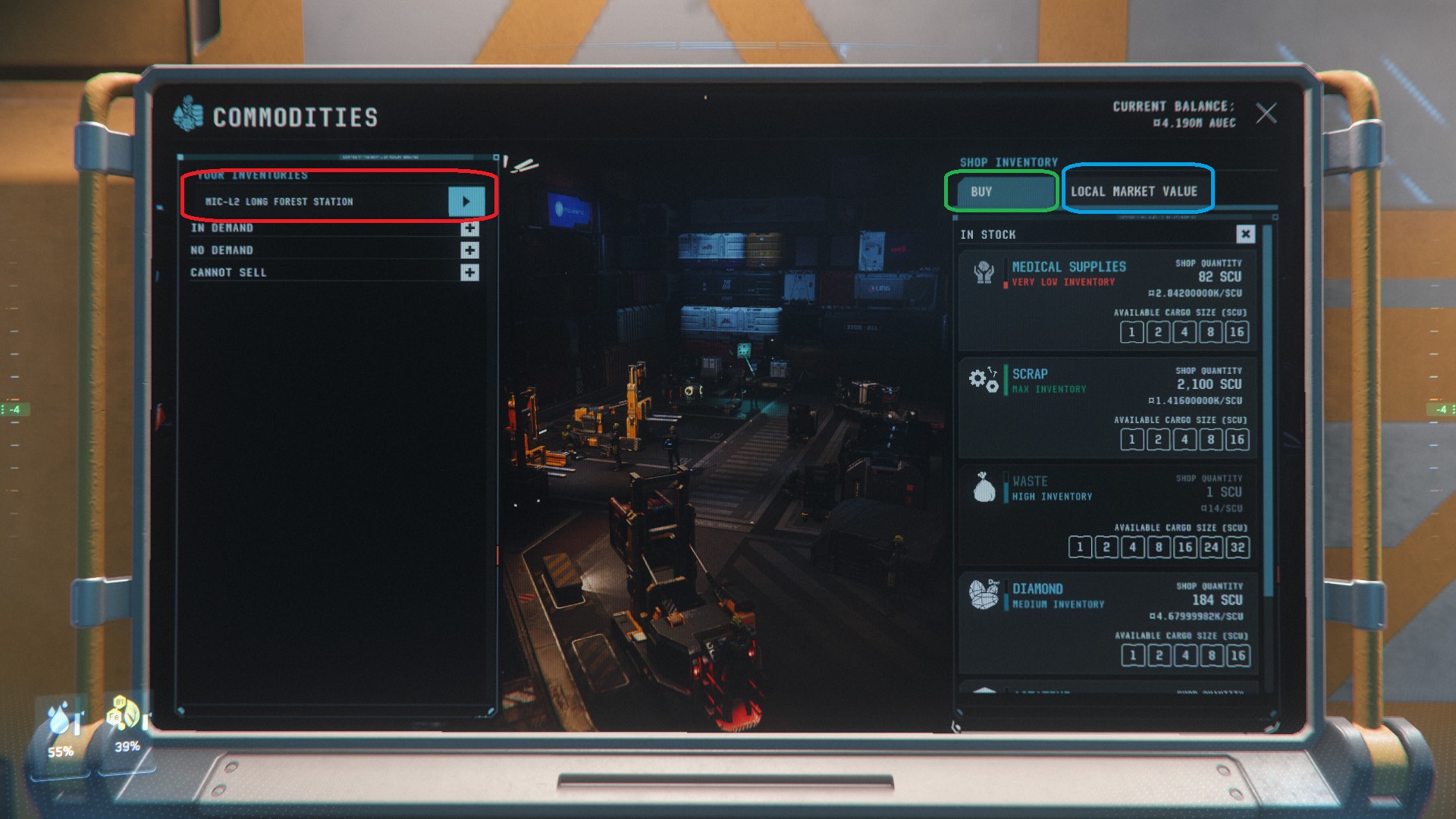Click the Diamond gem icon
Image resolution: width=1456 pixels, height=819 pixels.
984,595
